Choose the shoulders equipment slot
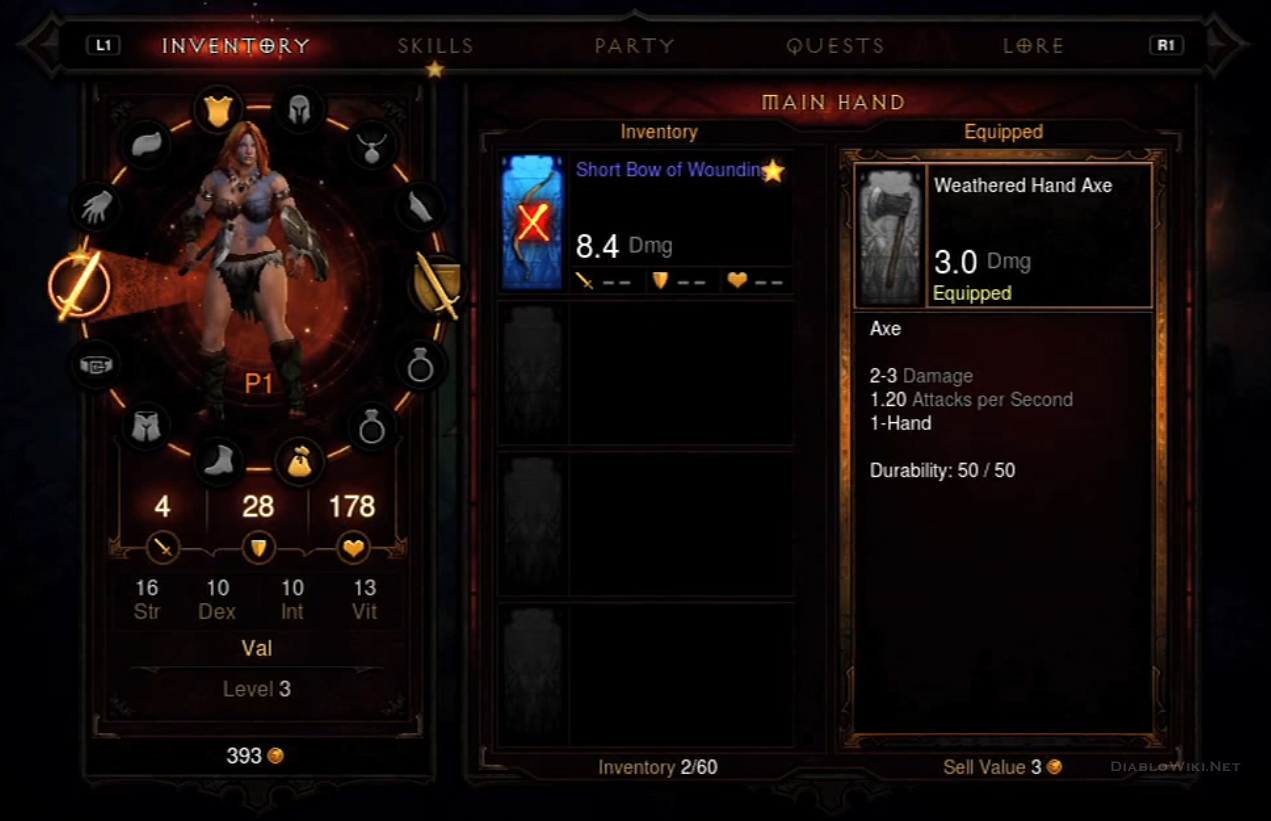The image size is (1271, 821). 148,144
